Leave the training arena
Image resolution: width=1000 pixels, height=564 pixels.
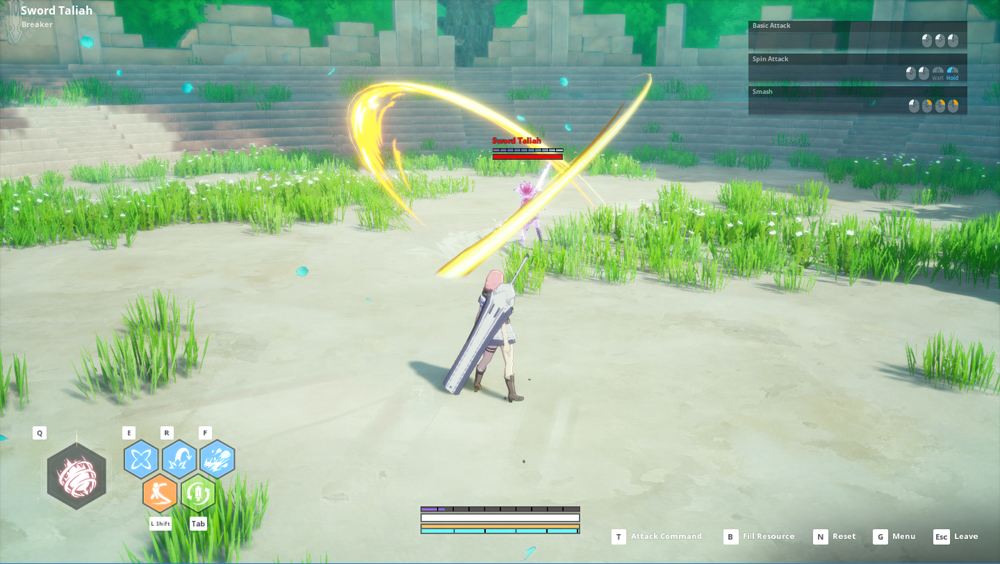(x=956, y=537)
